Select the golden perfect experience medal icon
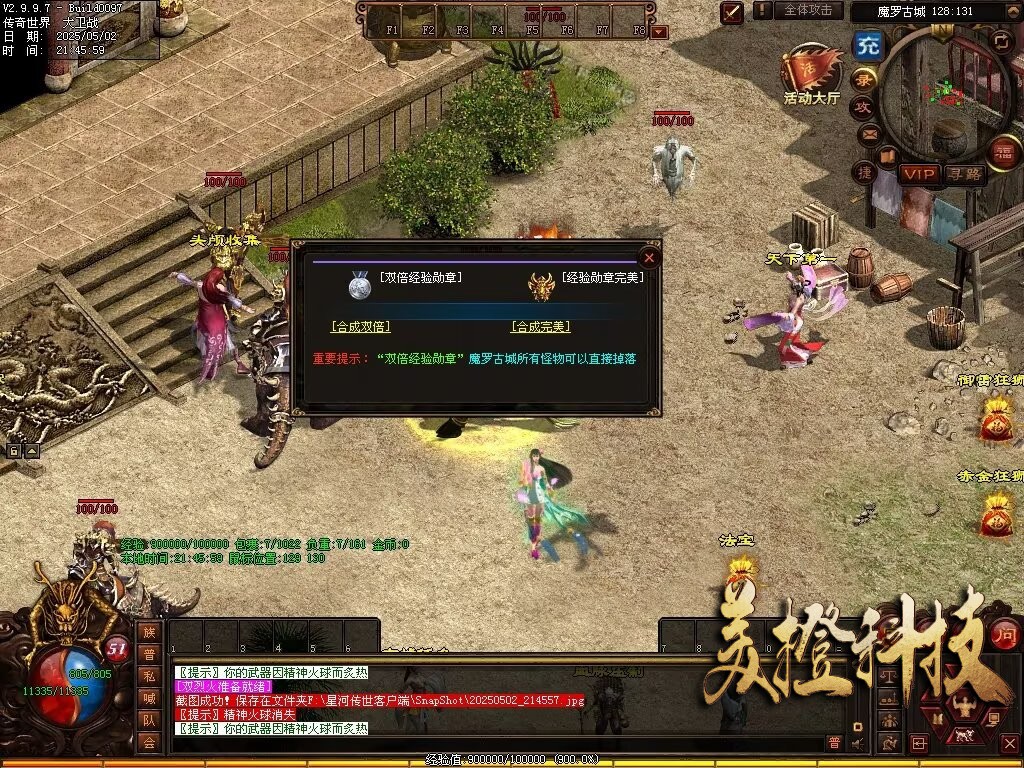The image size is (1024, 768). [541, 286]
